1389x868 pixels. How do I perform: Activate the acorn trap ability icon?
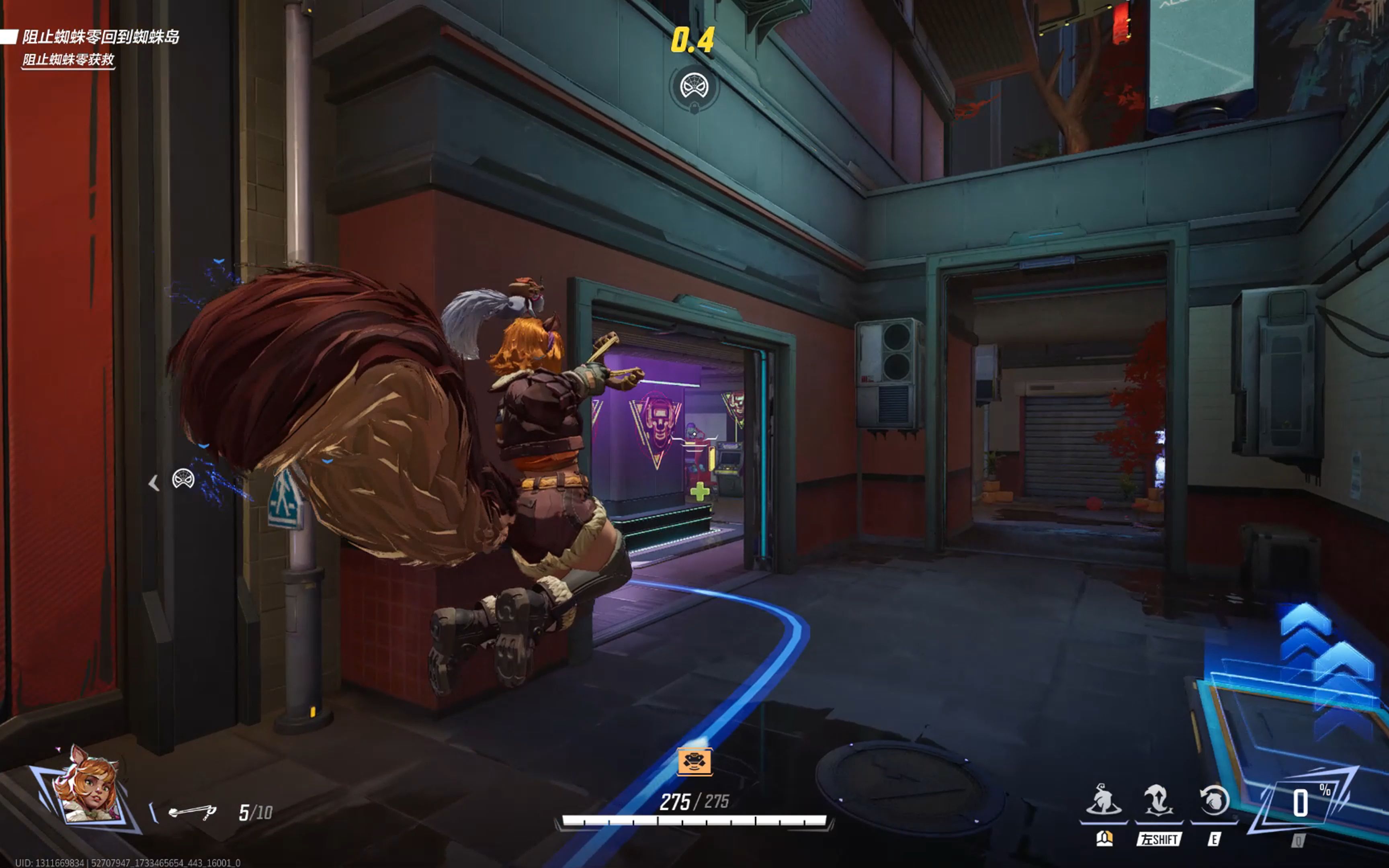[1104, 800]
